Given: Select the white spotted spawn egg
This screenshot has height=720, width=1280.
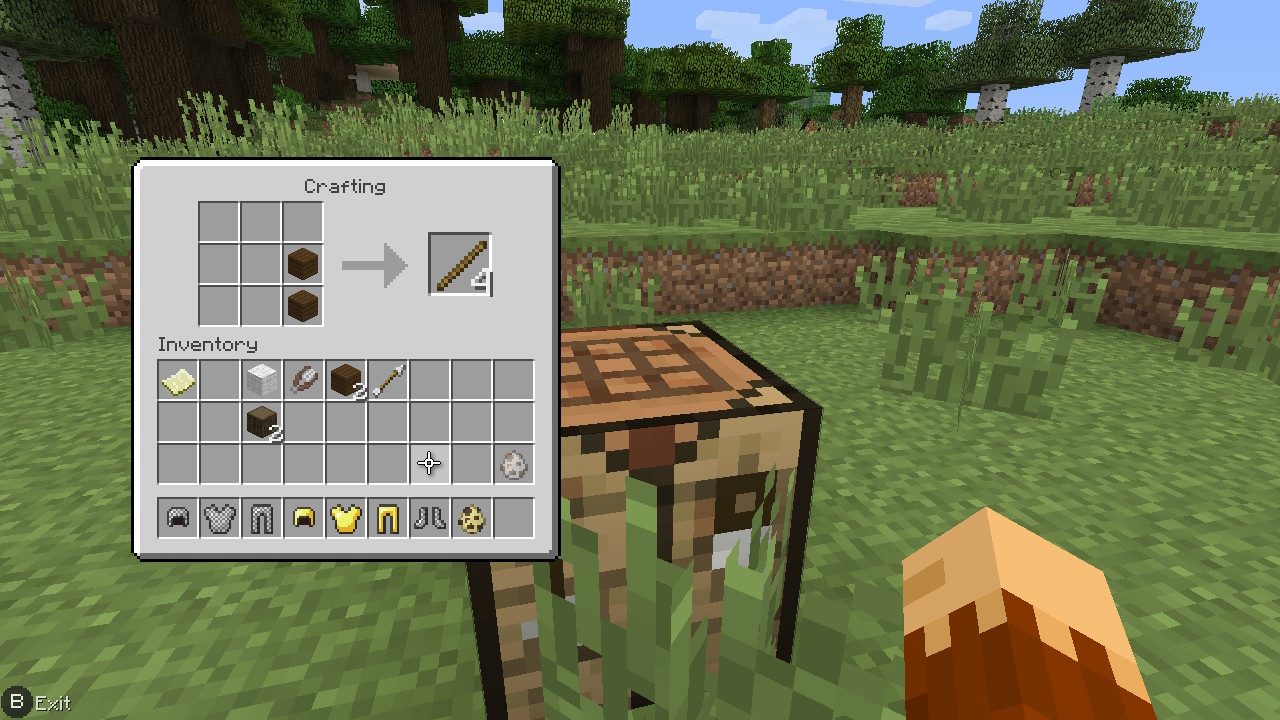Looking at the screenshot, I should (514, 464).
